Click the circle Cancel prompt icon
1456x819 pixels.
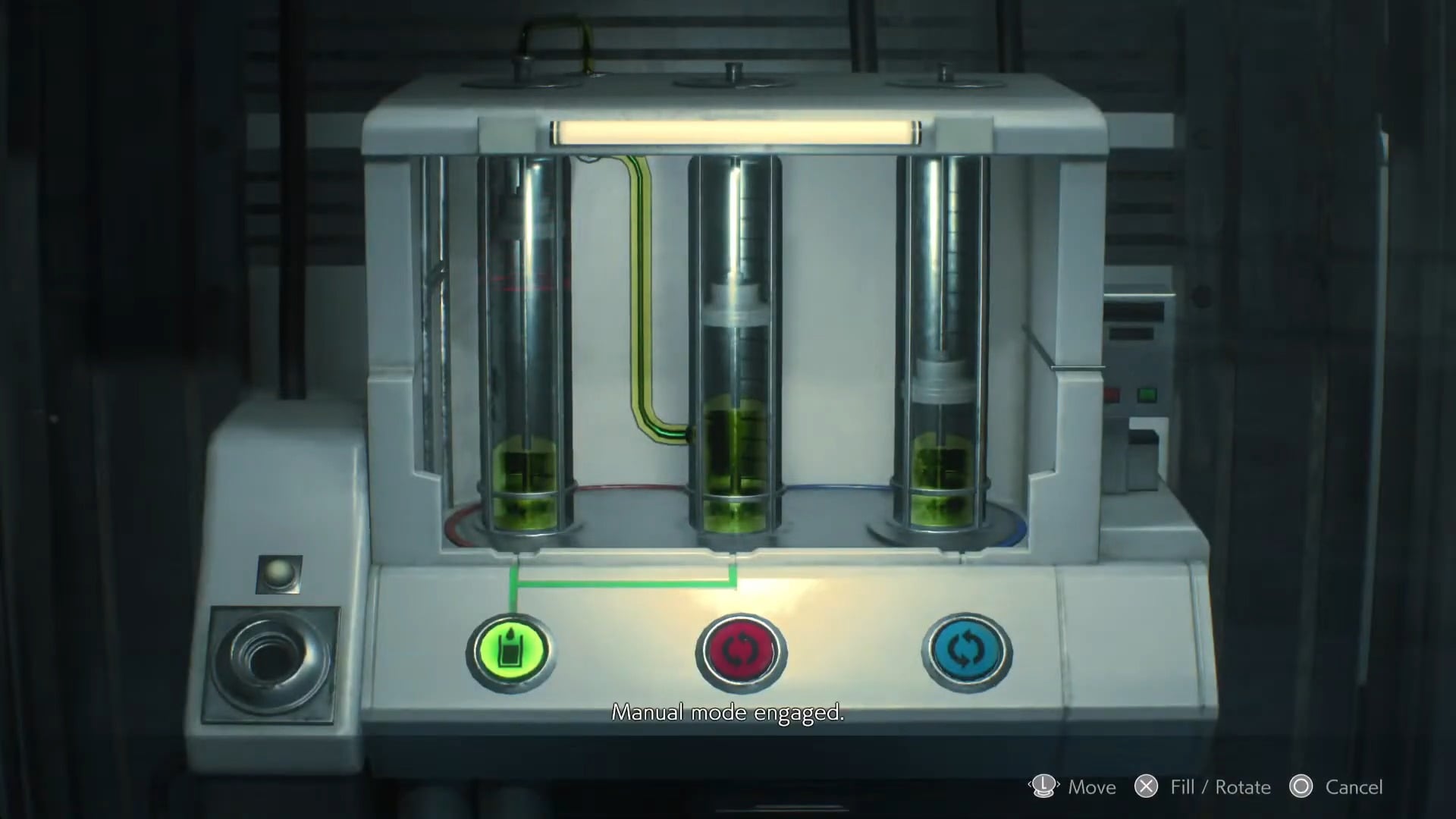pos(1301,787)
